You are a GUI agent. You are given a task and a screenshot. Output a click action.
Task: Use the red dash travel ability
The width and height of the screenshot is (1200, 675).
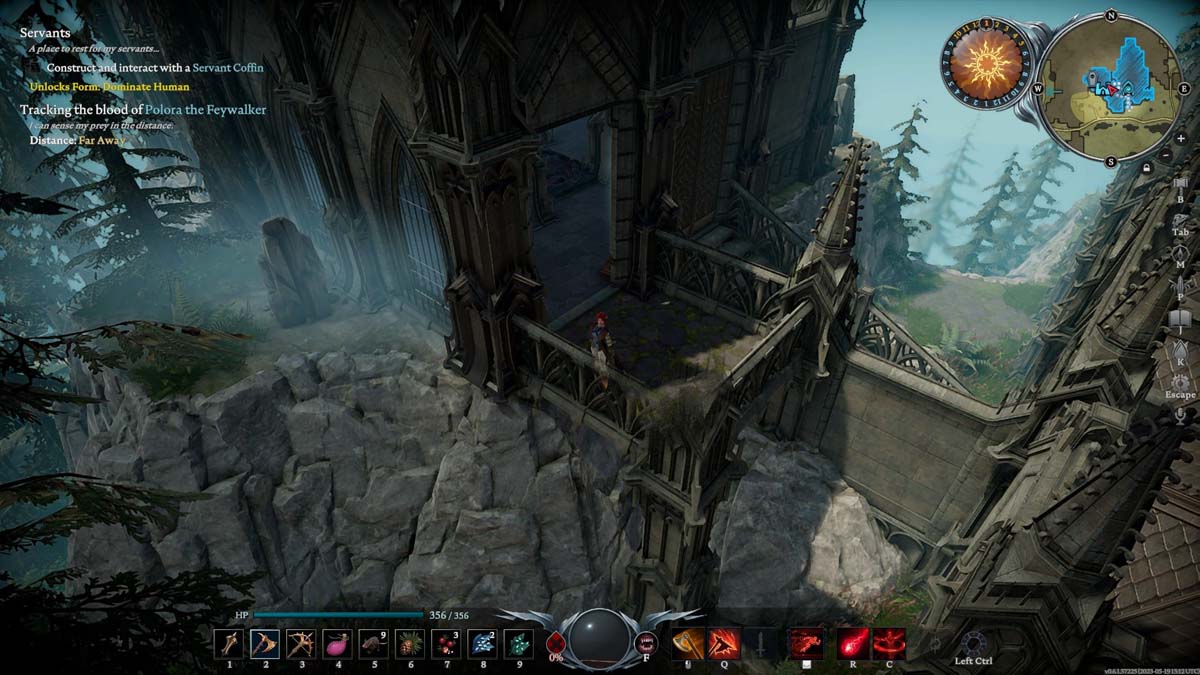click(x=806, y=643)
